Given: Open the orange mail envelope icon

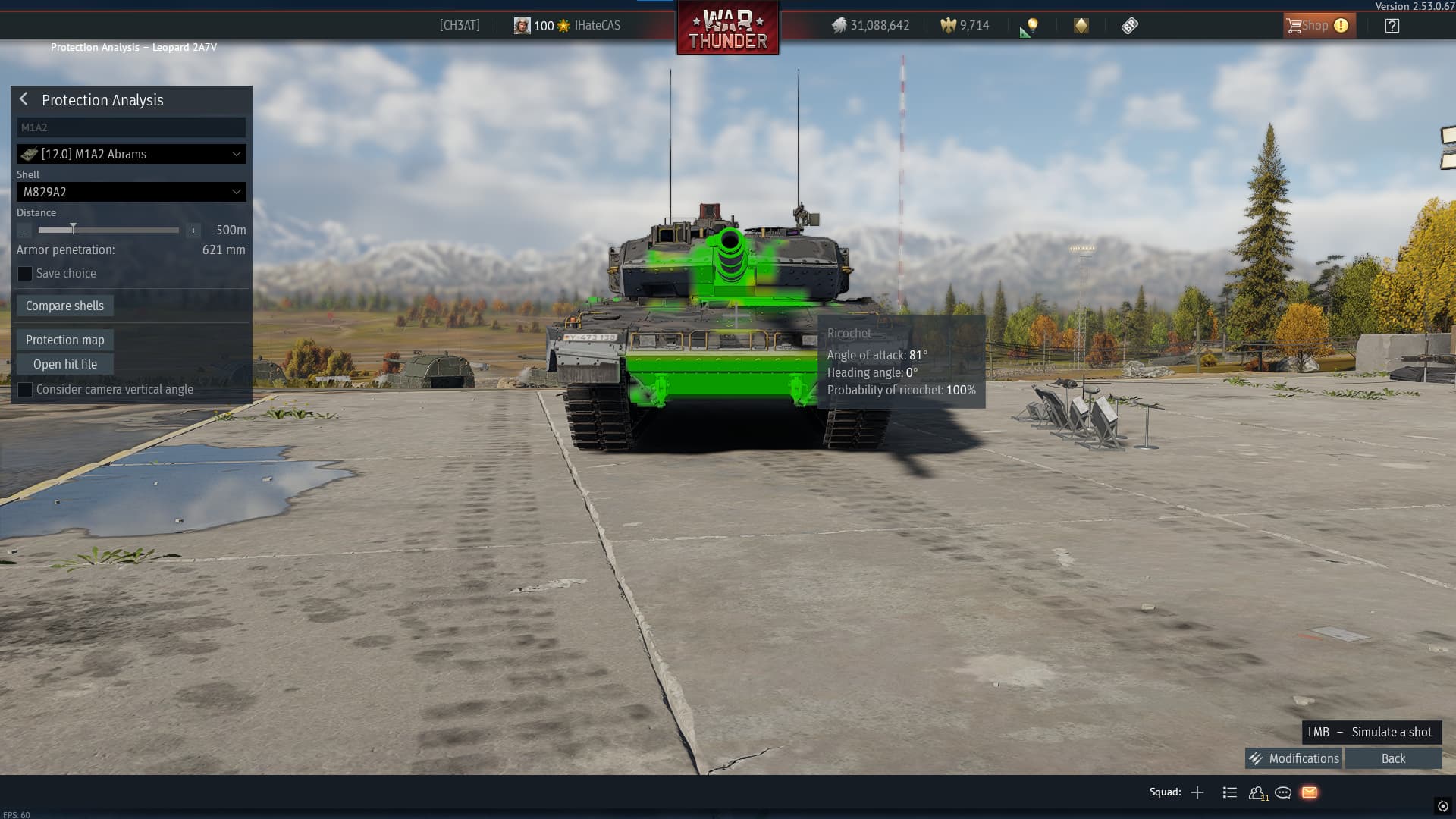Looking at the screenshot, I should coord(1310,792).
